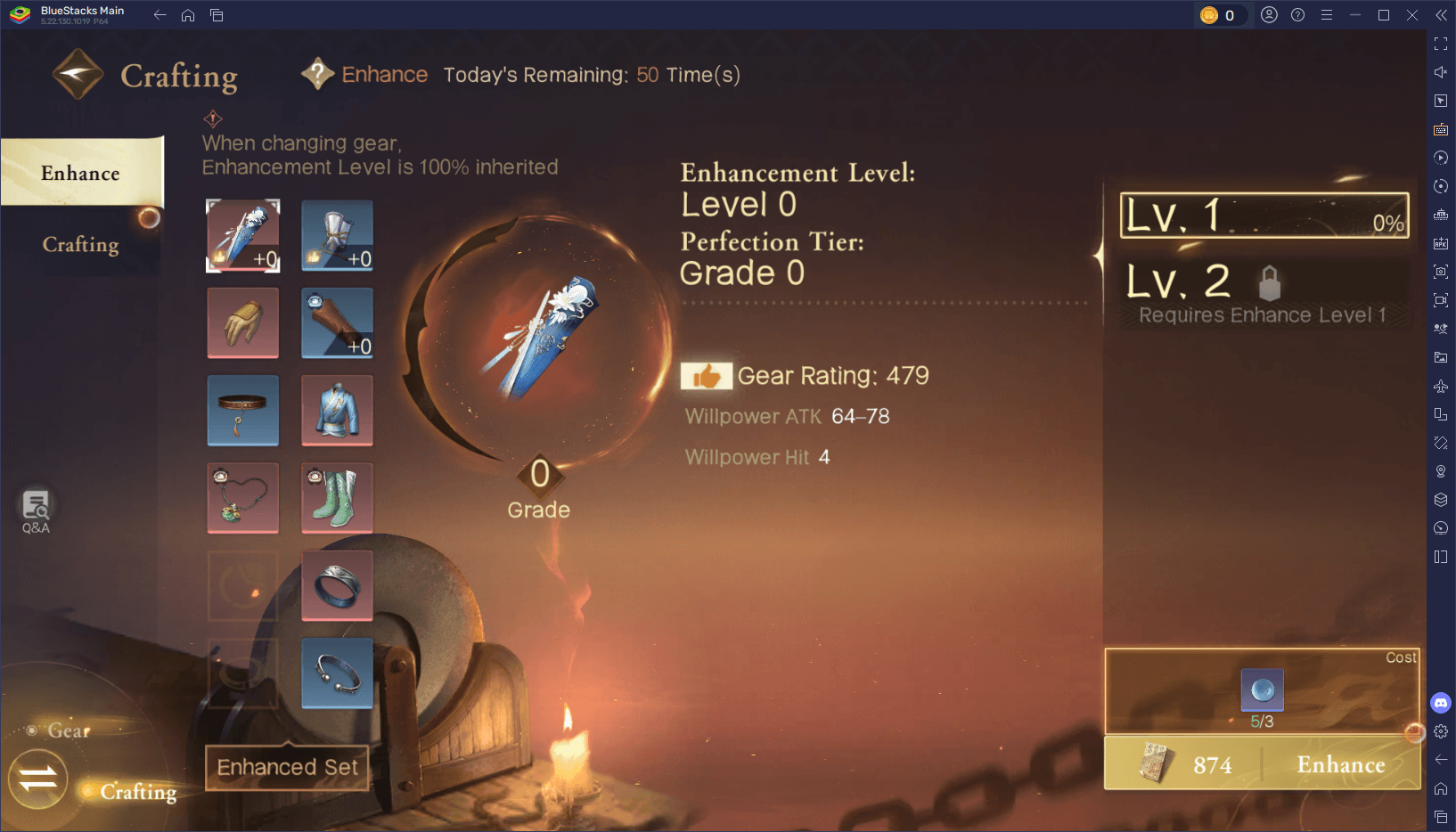Open Discord from the BlueStacks sidebar

click(x=1441, y=703)
